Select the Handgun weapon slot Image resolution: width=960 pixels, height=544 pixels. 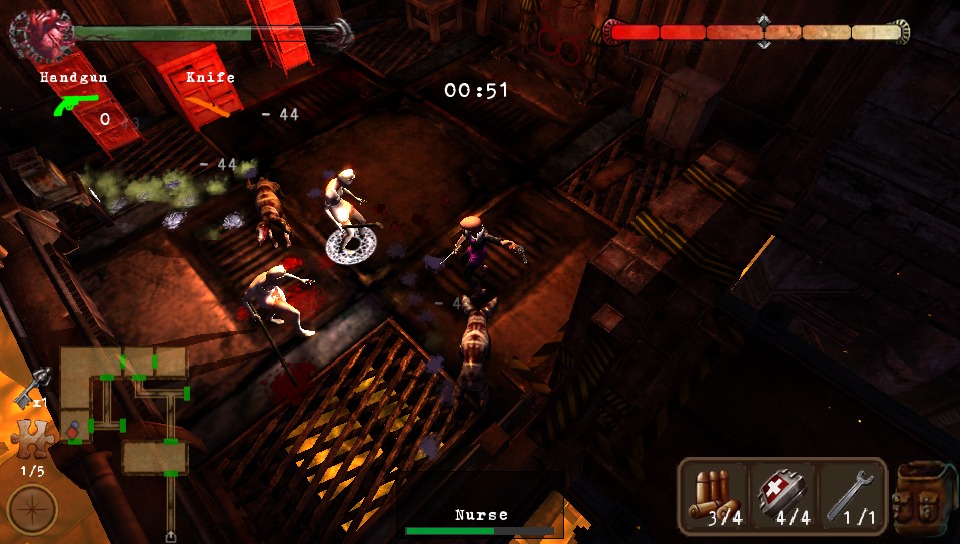76,102
